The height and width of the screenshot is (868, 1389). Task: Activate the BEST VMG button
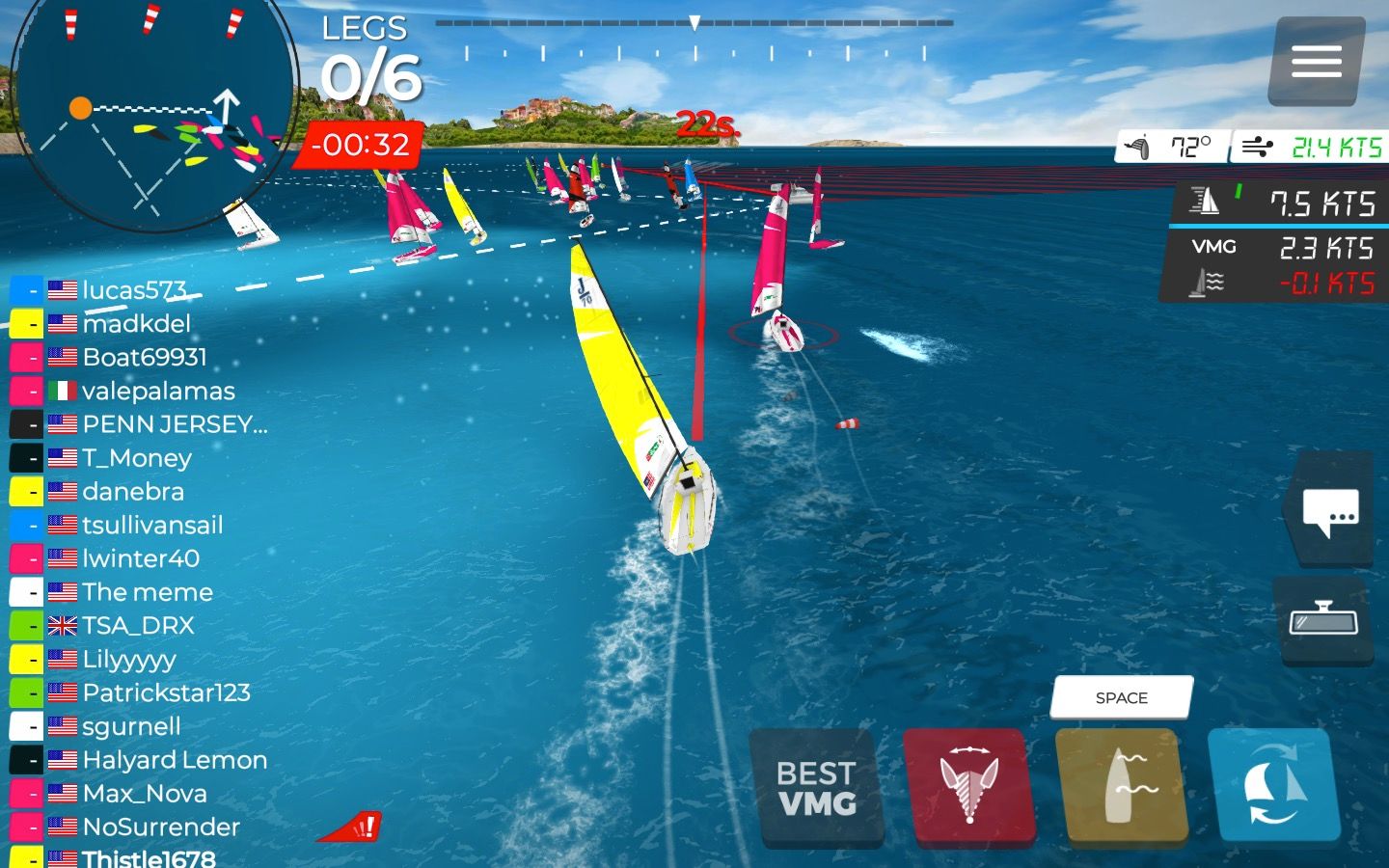tap(817, 788)
